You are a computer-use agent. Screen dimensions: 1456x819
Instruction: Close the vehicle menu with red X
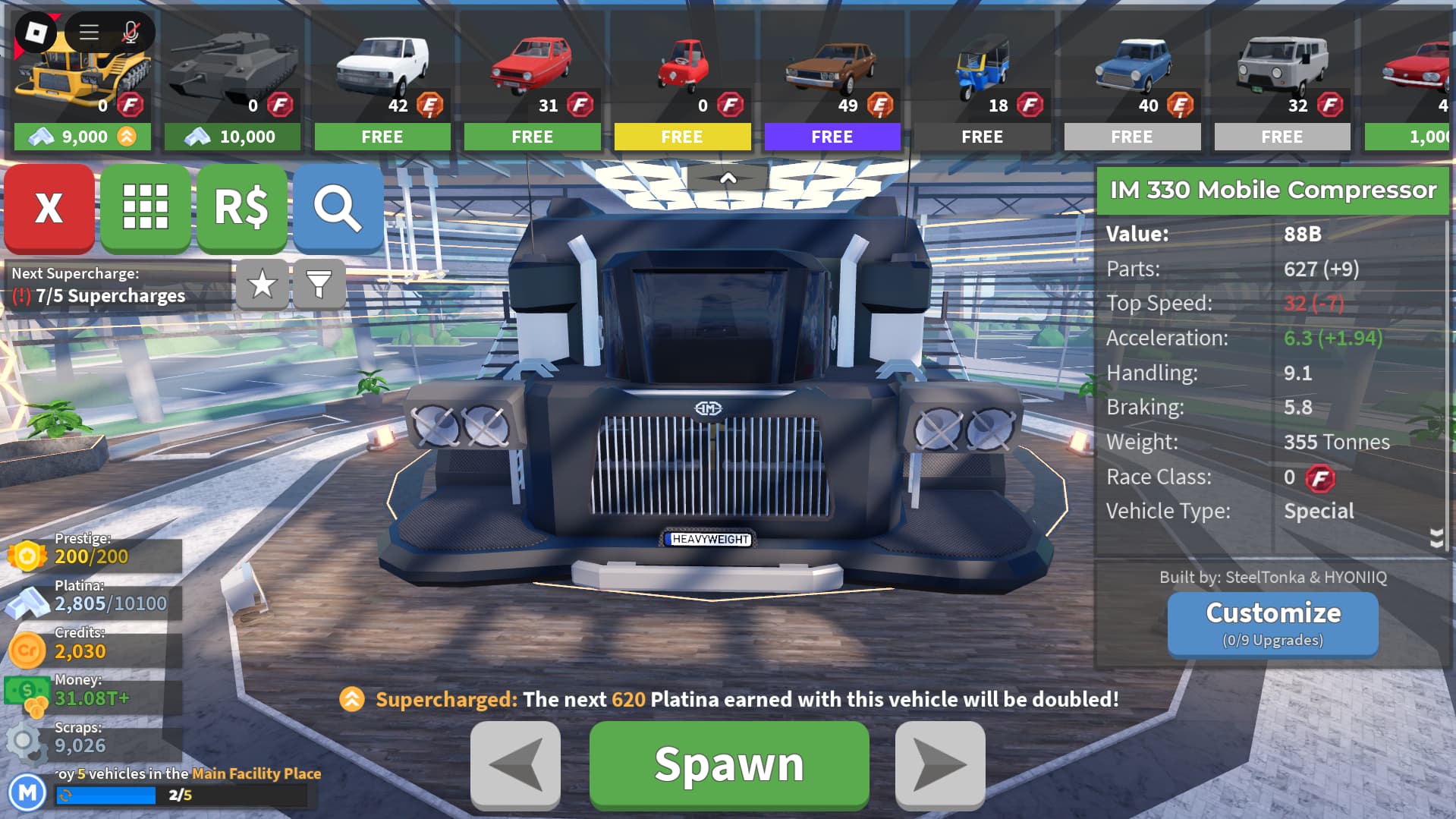click(49, 207)
